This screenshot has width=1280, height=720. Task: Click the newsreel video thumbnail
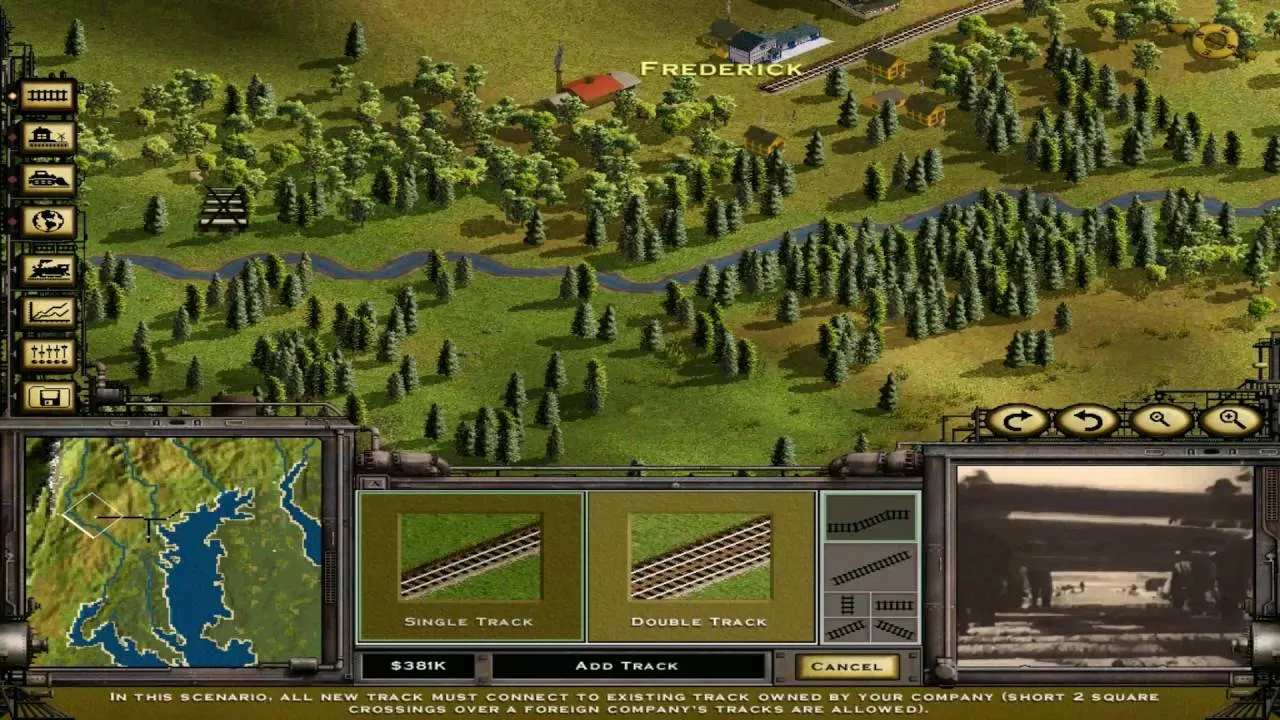[x=1105, y=565]
